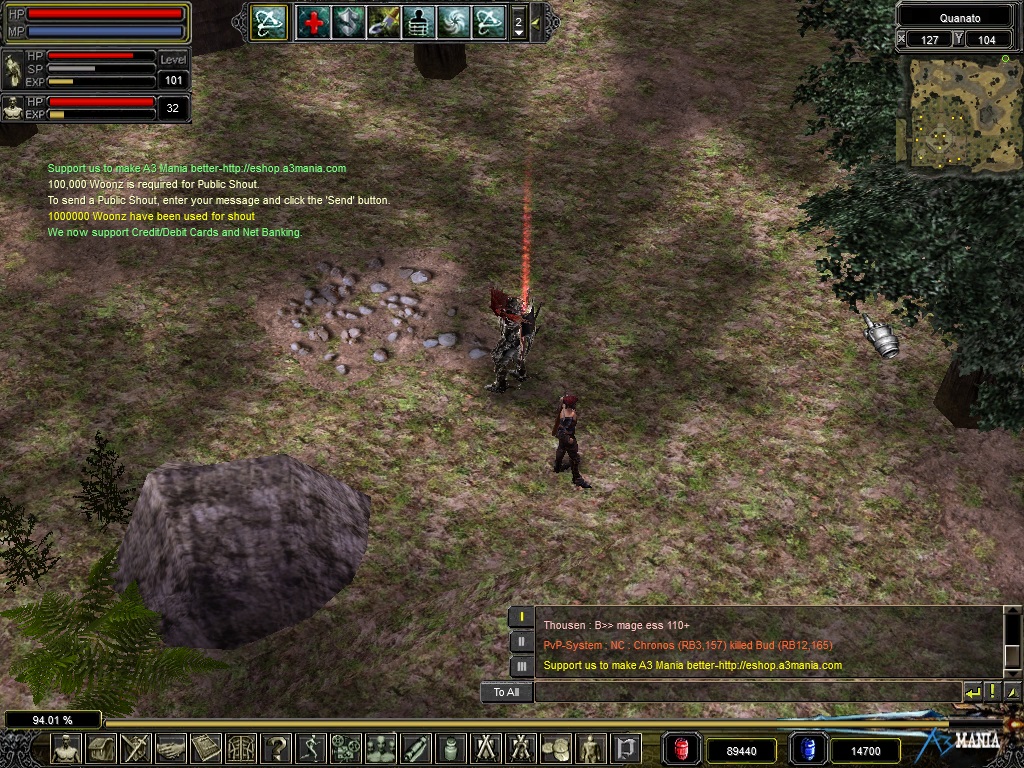Activate the white swirl skill
This screenshot has height=768, width=1024.
pos(454,22)
